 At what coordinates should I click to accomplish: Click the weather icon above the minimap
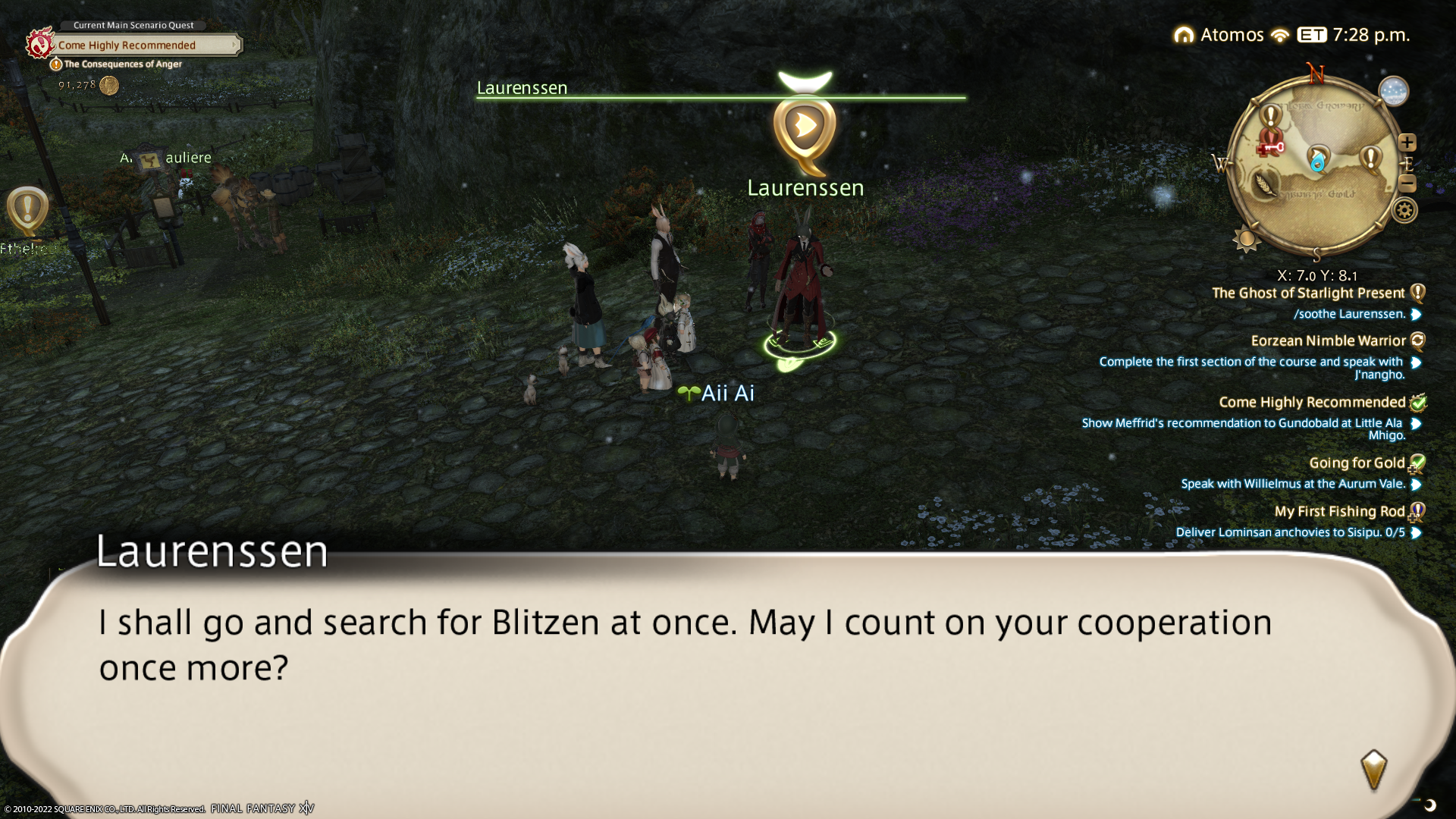(x=1393, y=92)
